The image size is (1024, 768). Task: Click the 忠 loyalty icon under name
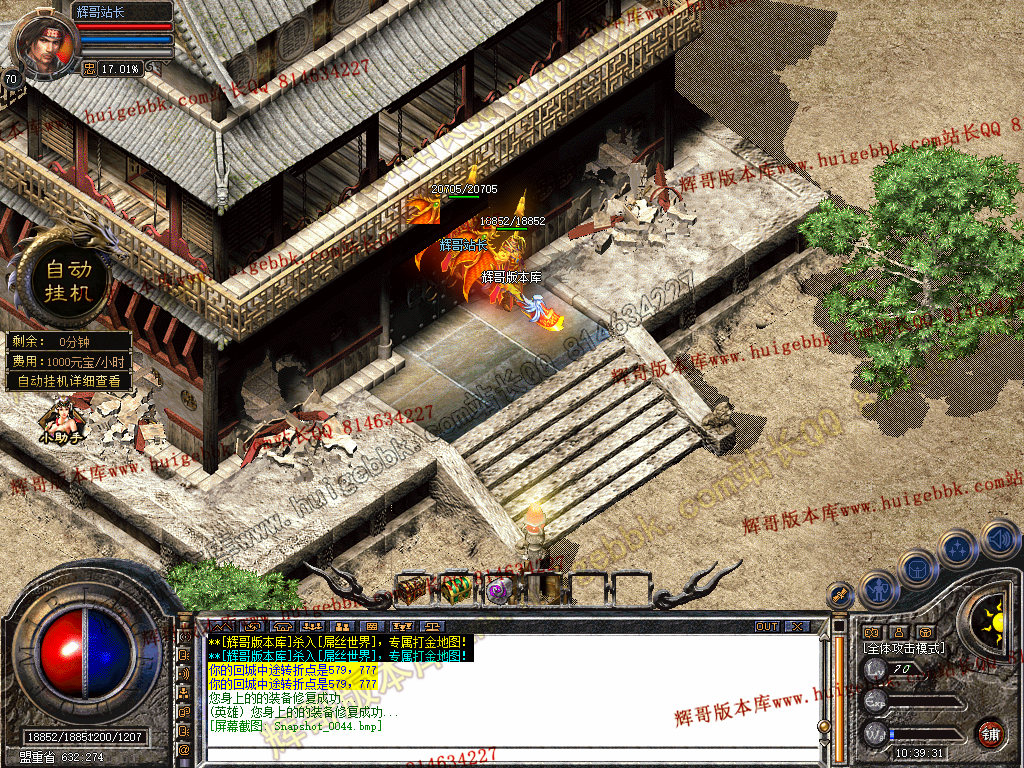89,69
